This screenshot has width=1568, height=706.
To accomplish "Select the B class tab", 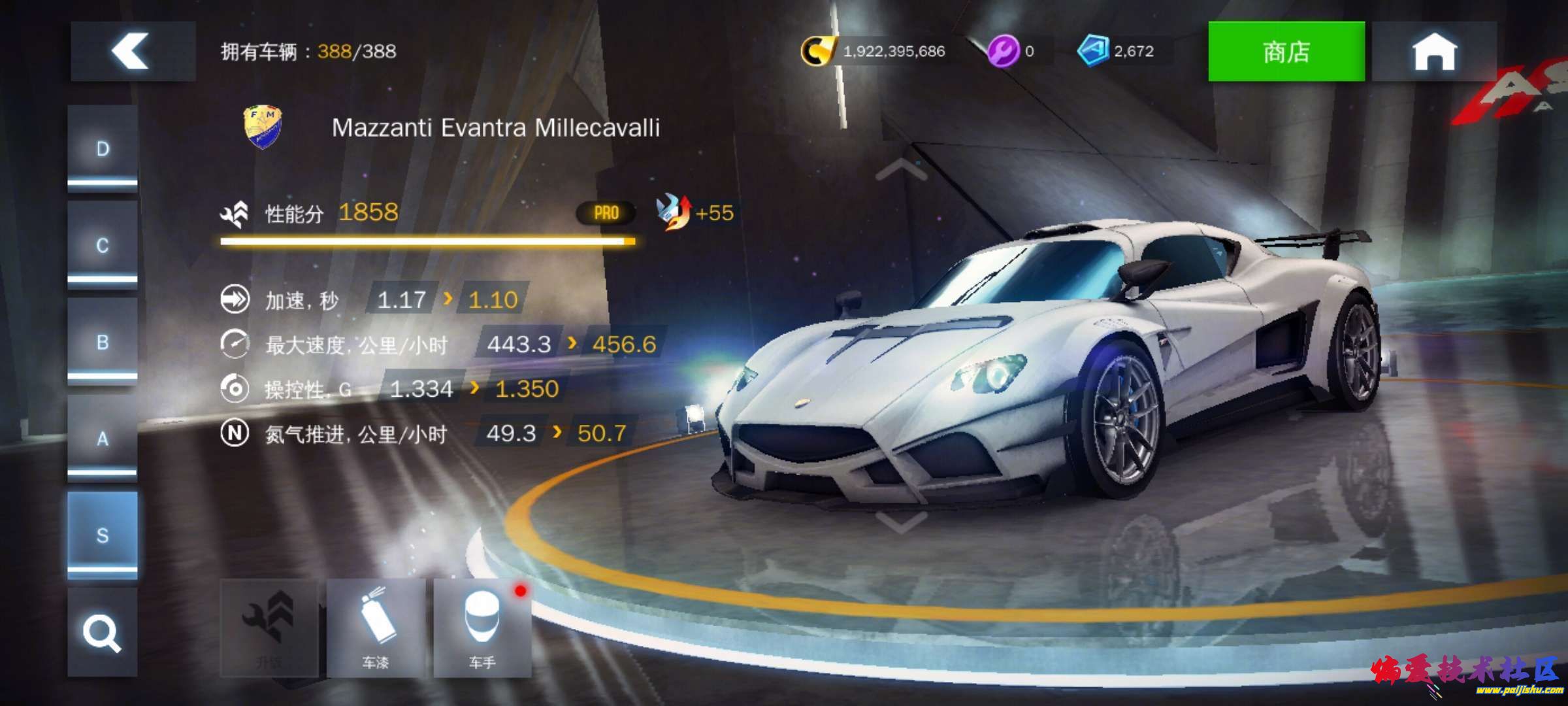I will pos(103,342).
